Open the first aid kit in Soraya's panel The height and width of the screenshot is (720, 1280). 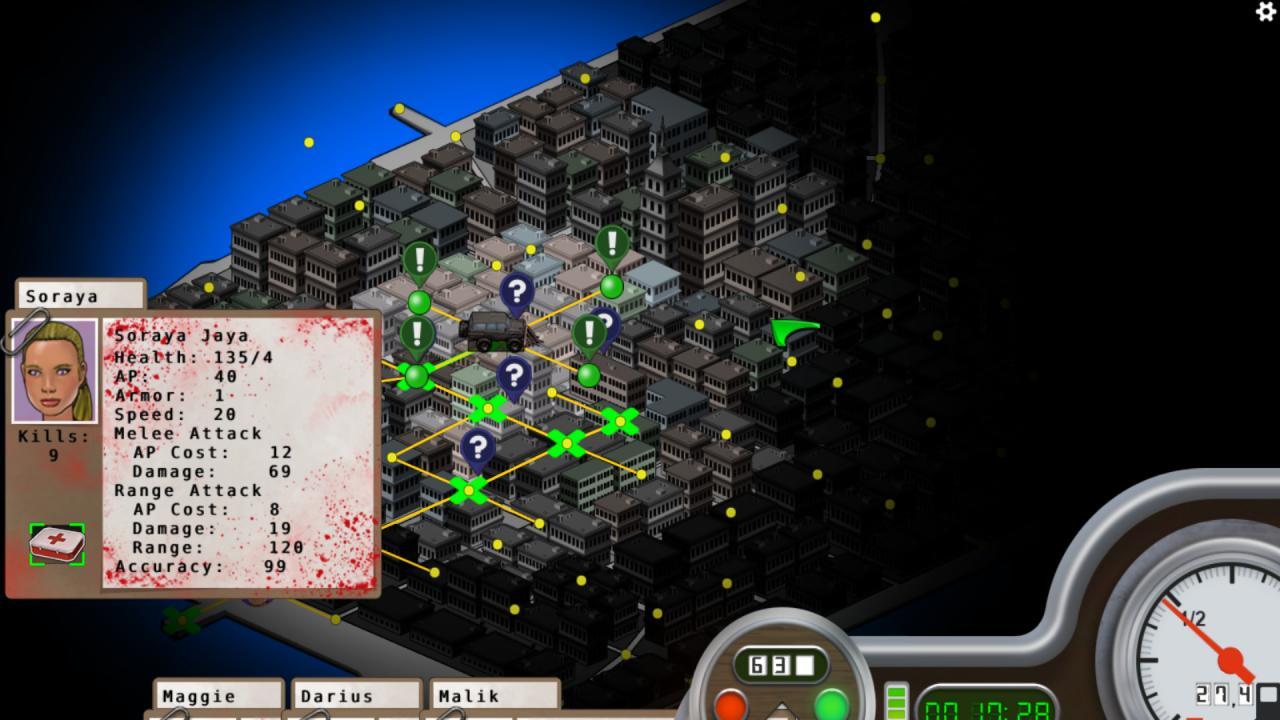[x=56, y=544]
